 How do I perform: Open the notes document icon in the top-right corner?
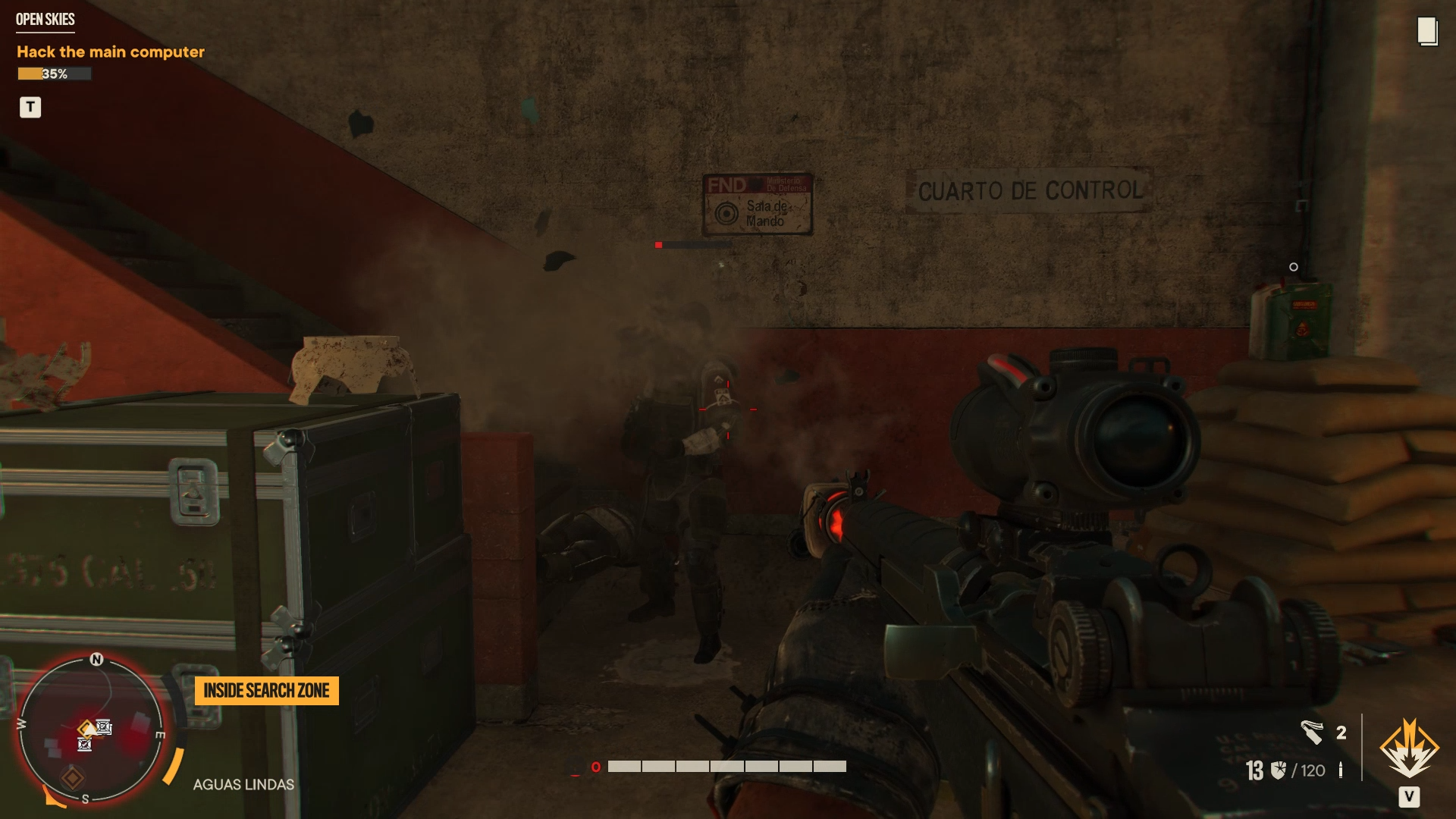pyautogui.click(x=1427, y=30)
